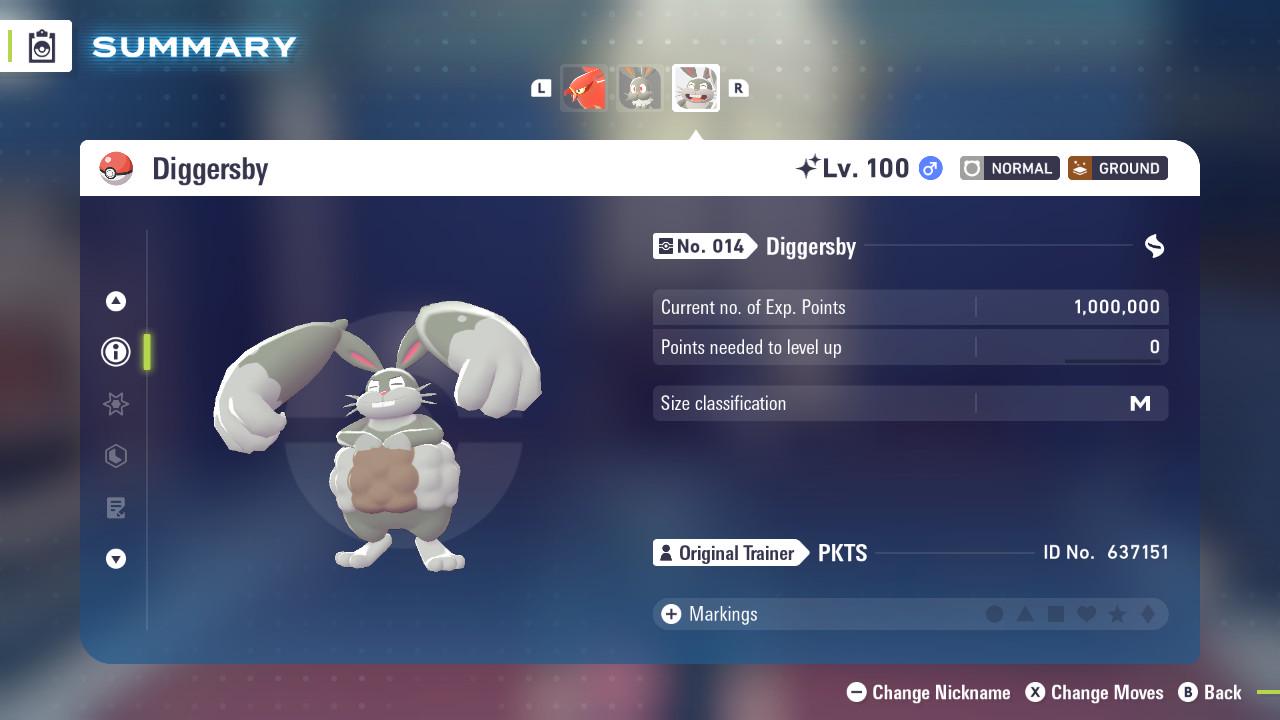This screenshot has width=1280, height=720.
Task: Click the Poké Ball icon beside Diggersby's name
Action: pos(114,168)
